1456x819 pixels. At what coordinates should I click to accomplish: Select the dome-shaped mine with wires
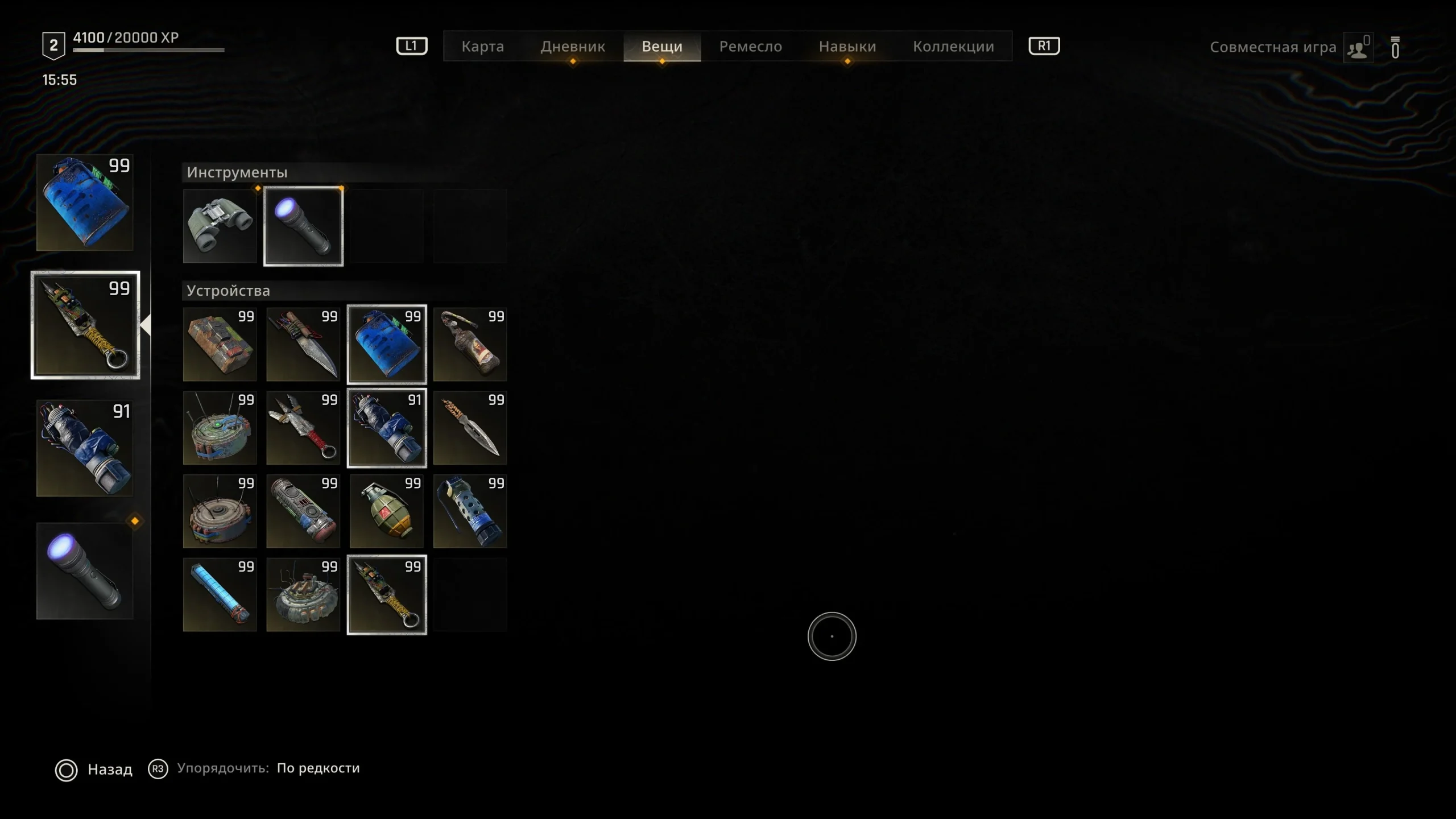click(x=303, y=594)
